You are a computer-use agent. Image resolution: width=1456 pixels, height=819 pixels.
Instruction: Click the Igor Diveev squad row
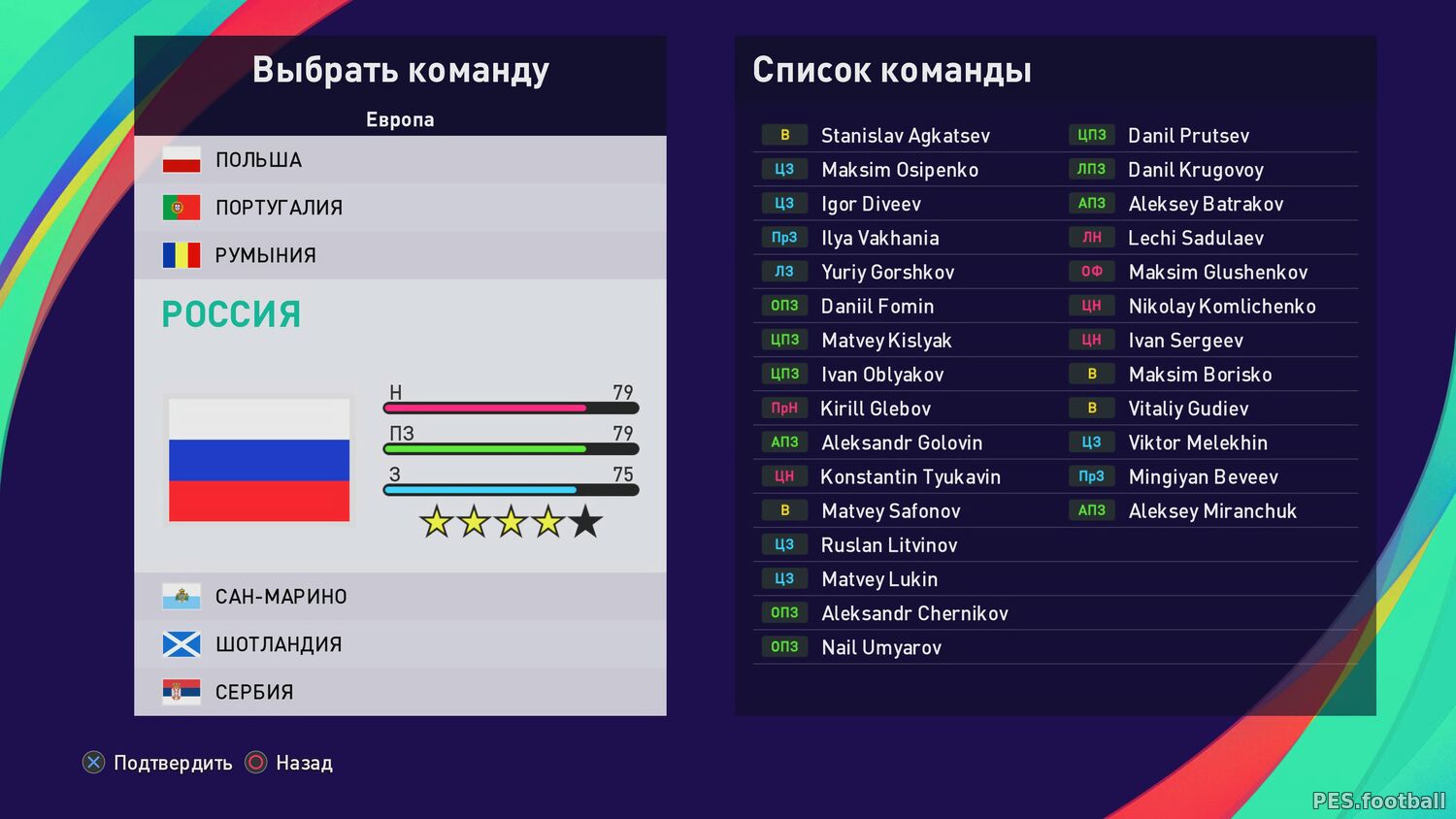pyautogui.click(x=871, y=205)
